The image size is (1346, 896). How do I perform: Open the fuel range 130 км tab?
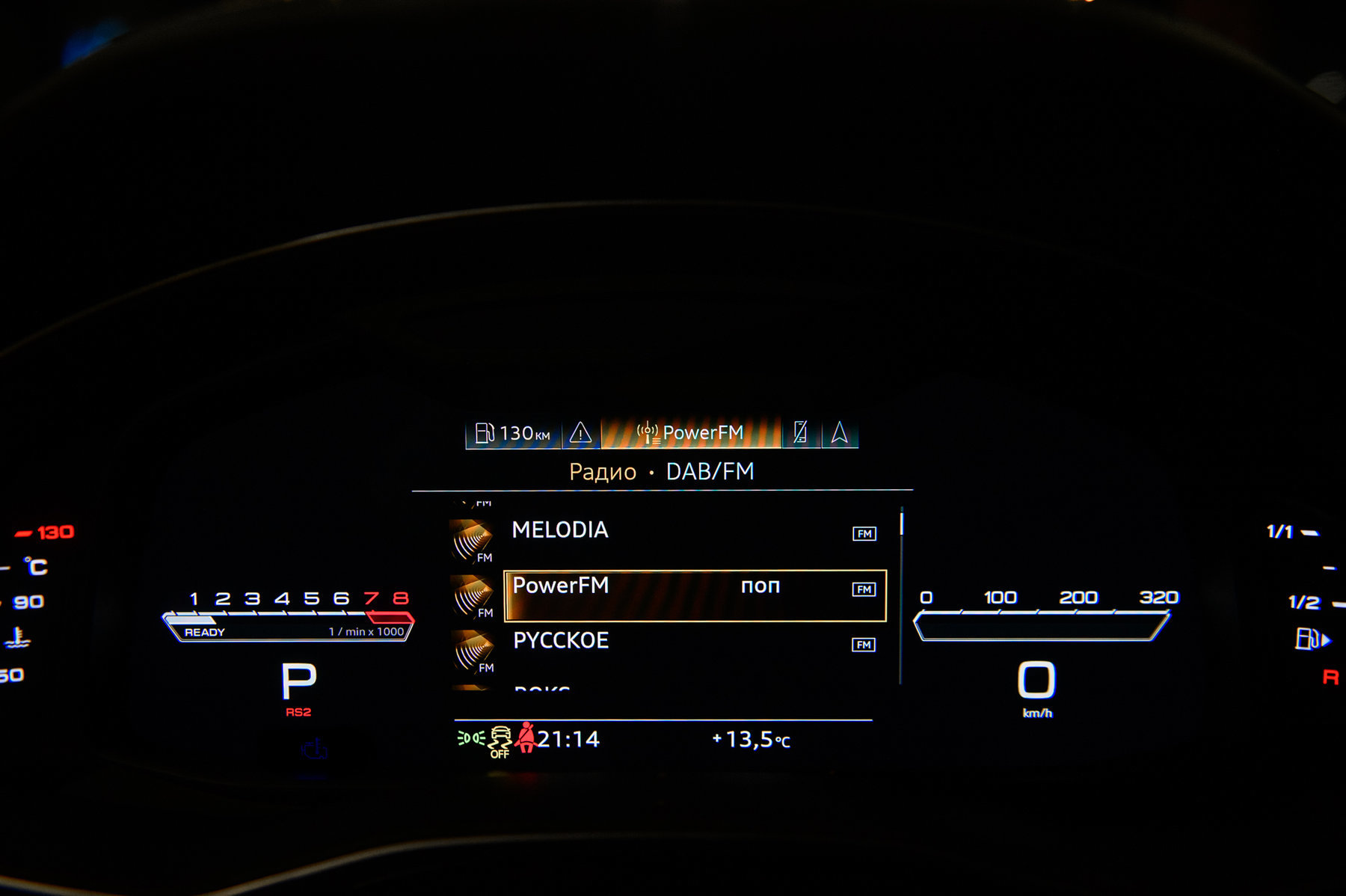pyautogui.click(x=513, y=433)
